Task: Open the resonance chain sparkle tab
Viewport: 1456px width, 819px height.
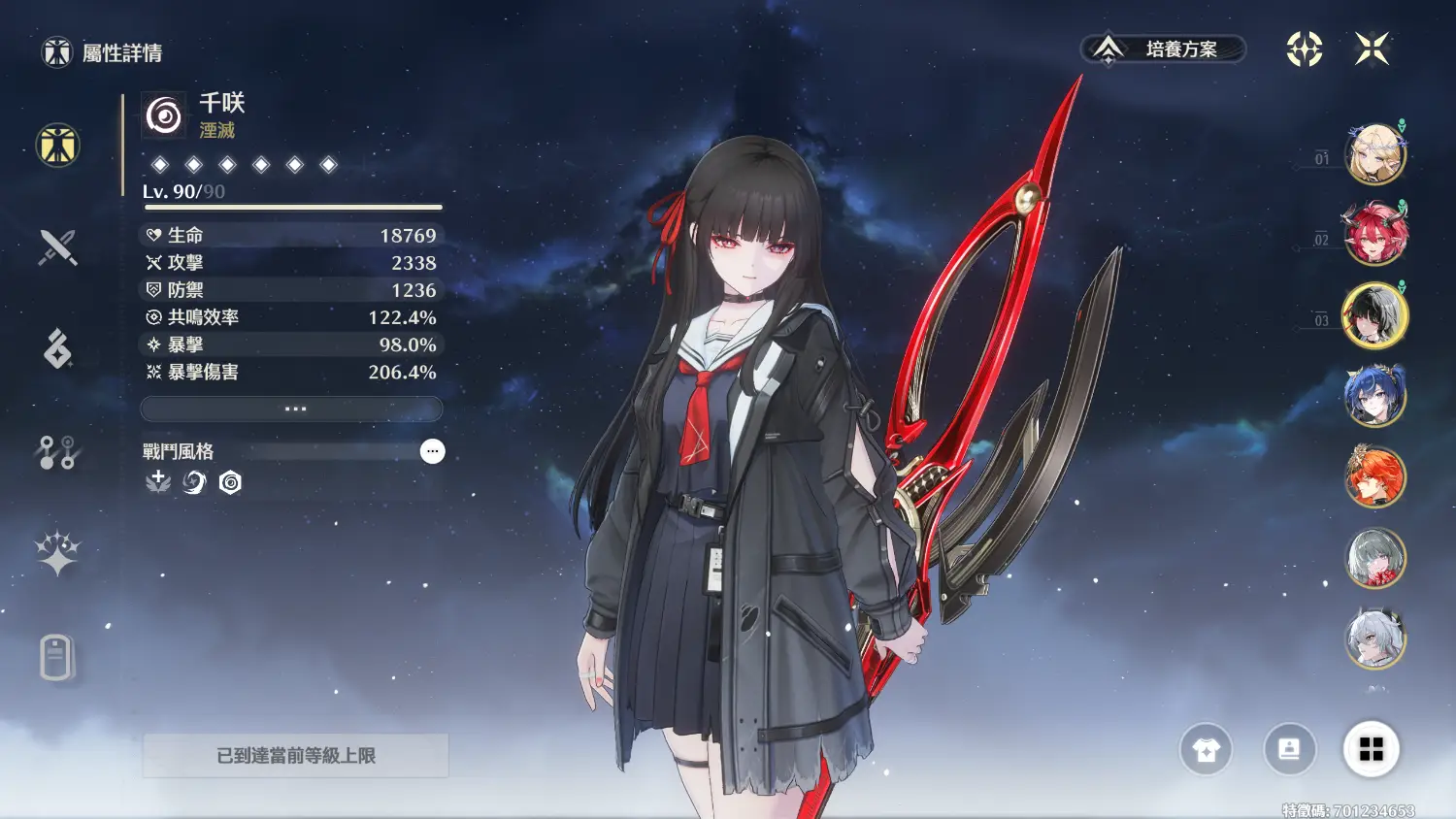Action: pos(57,554)
